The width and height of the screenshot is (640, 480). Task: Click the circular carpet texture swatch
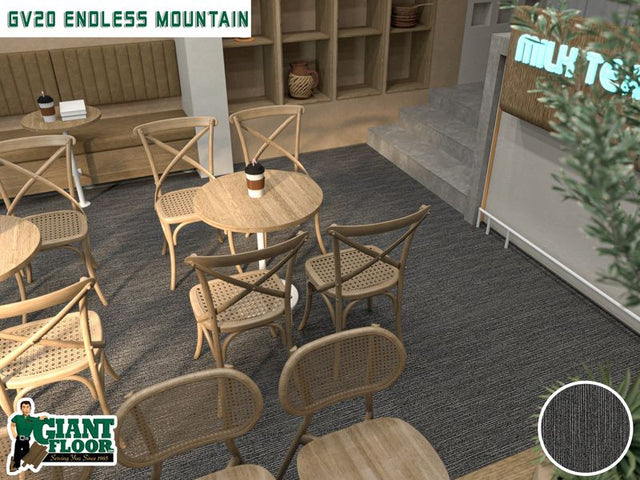pyautogui.click(x=585, y=427)
